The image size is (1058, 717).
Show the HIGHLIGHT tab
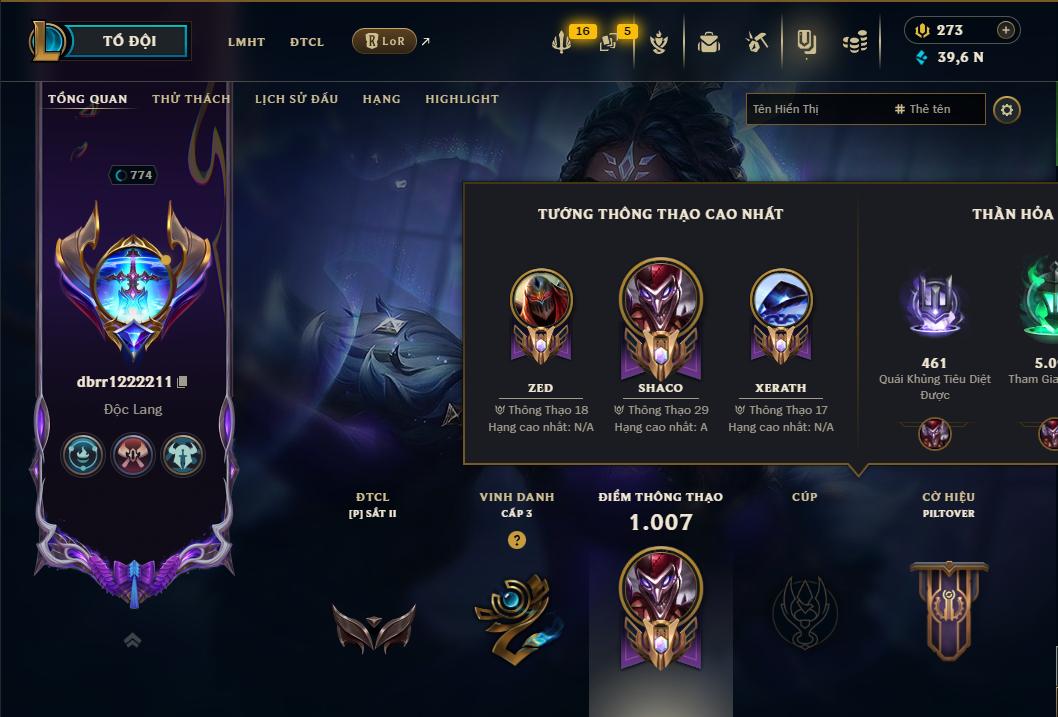click(461, 99)
